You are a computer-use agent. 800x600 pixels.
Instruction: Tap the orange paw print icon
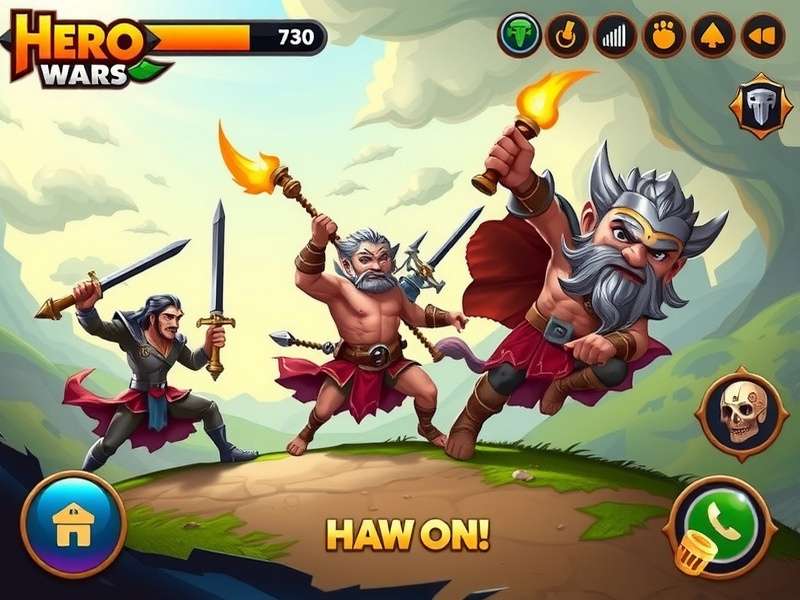coord(663,36)
